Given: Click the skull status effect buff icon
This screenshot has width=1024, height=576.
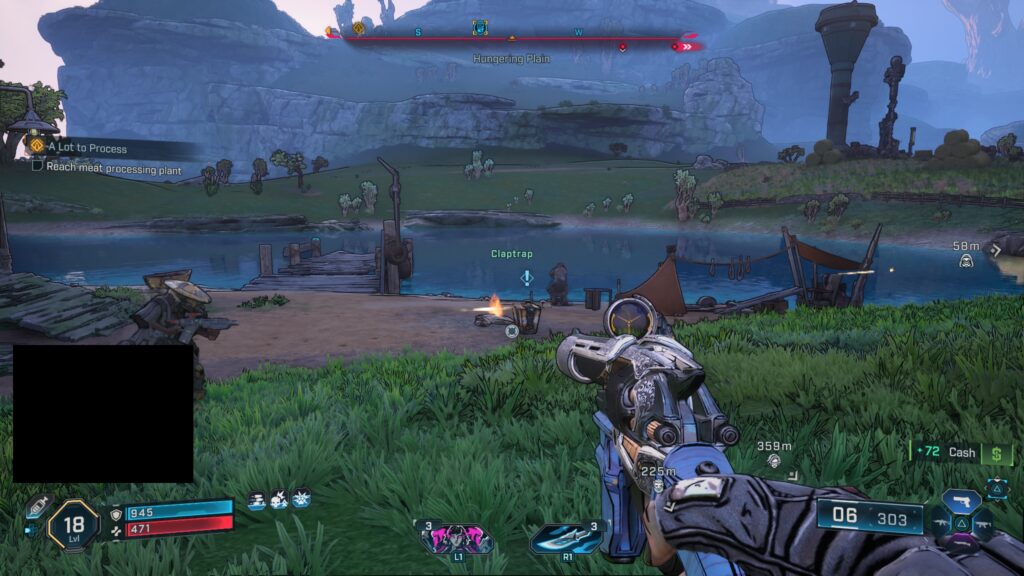Looking at the screenshot, I should 279,497.
